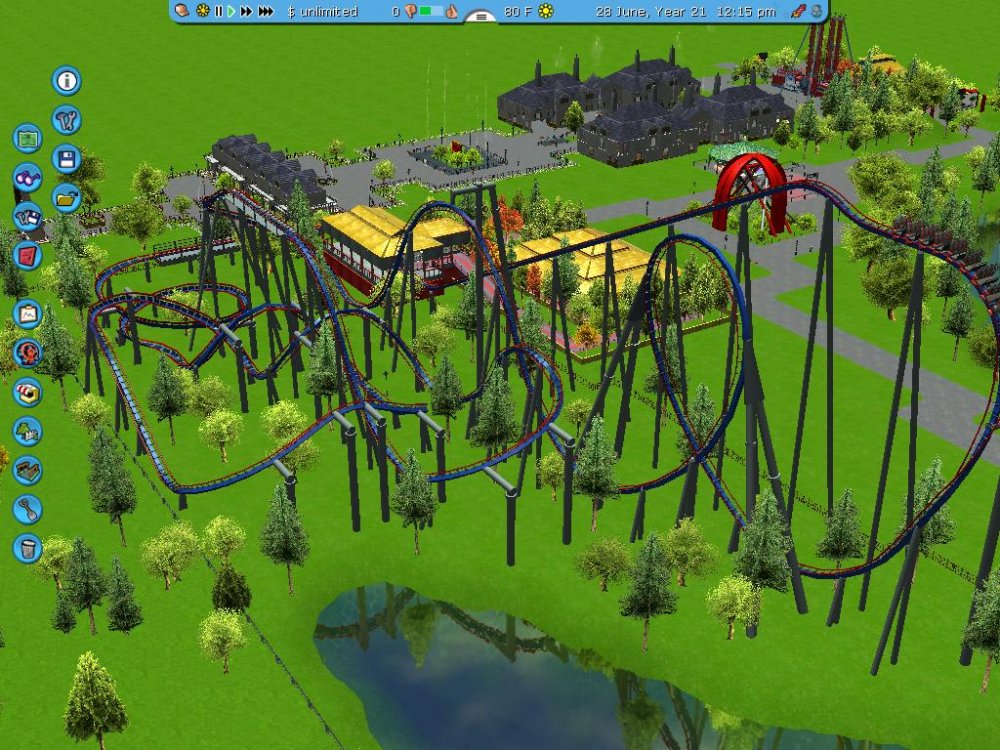The image size is (1000, 750).
Task: Select the scenery tree and fence icon
Action: tap(27, 431)
